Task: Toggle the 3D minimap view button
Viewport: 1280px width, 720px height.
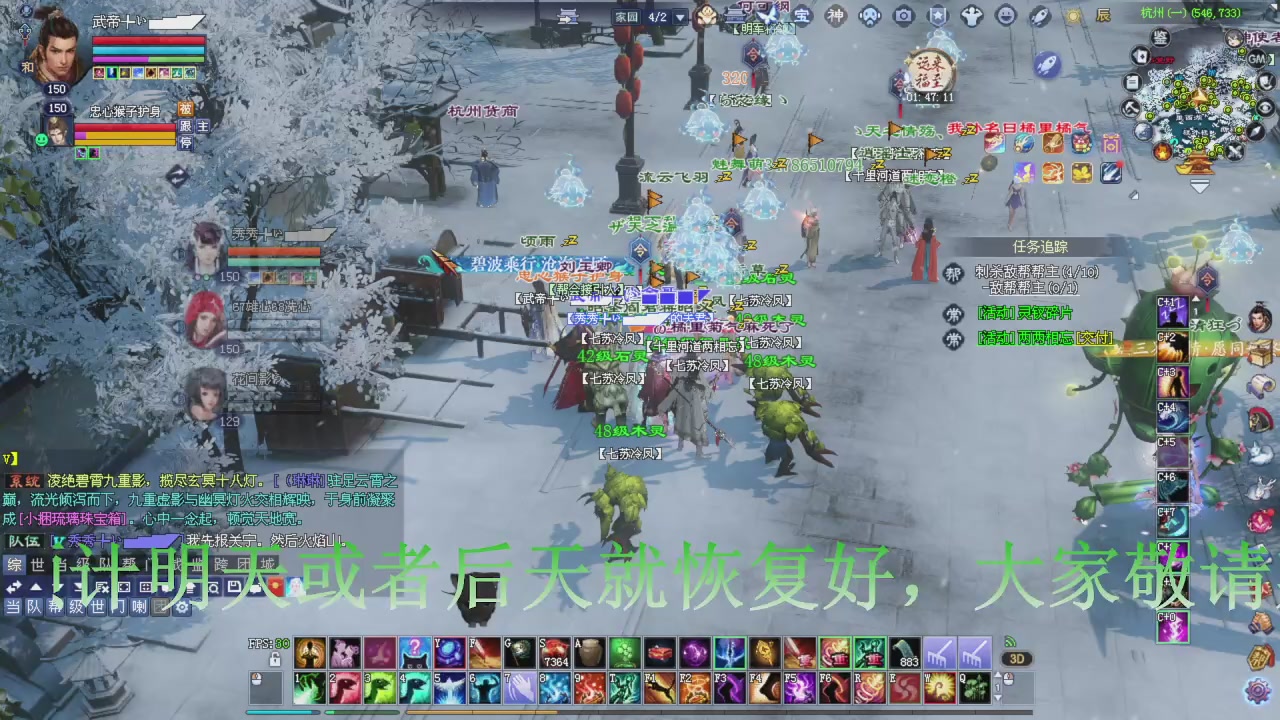Action: click(1017, 658)
